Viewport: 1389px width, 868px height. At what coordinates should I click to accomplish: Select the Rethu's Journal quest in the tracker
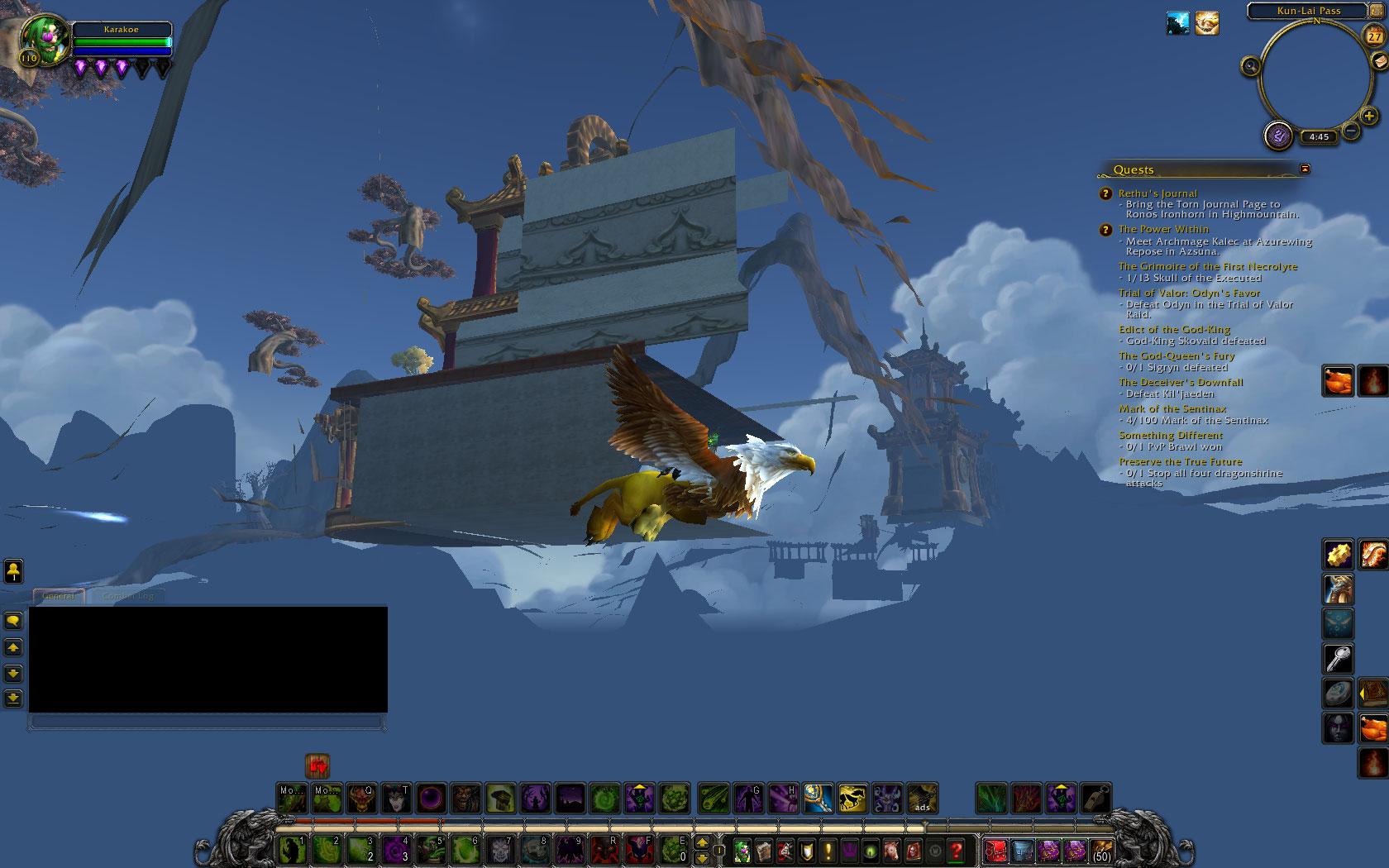[x=1158, y=193]
